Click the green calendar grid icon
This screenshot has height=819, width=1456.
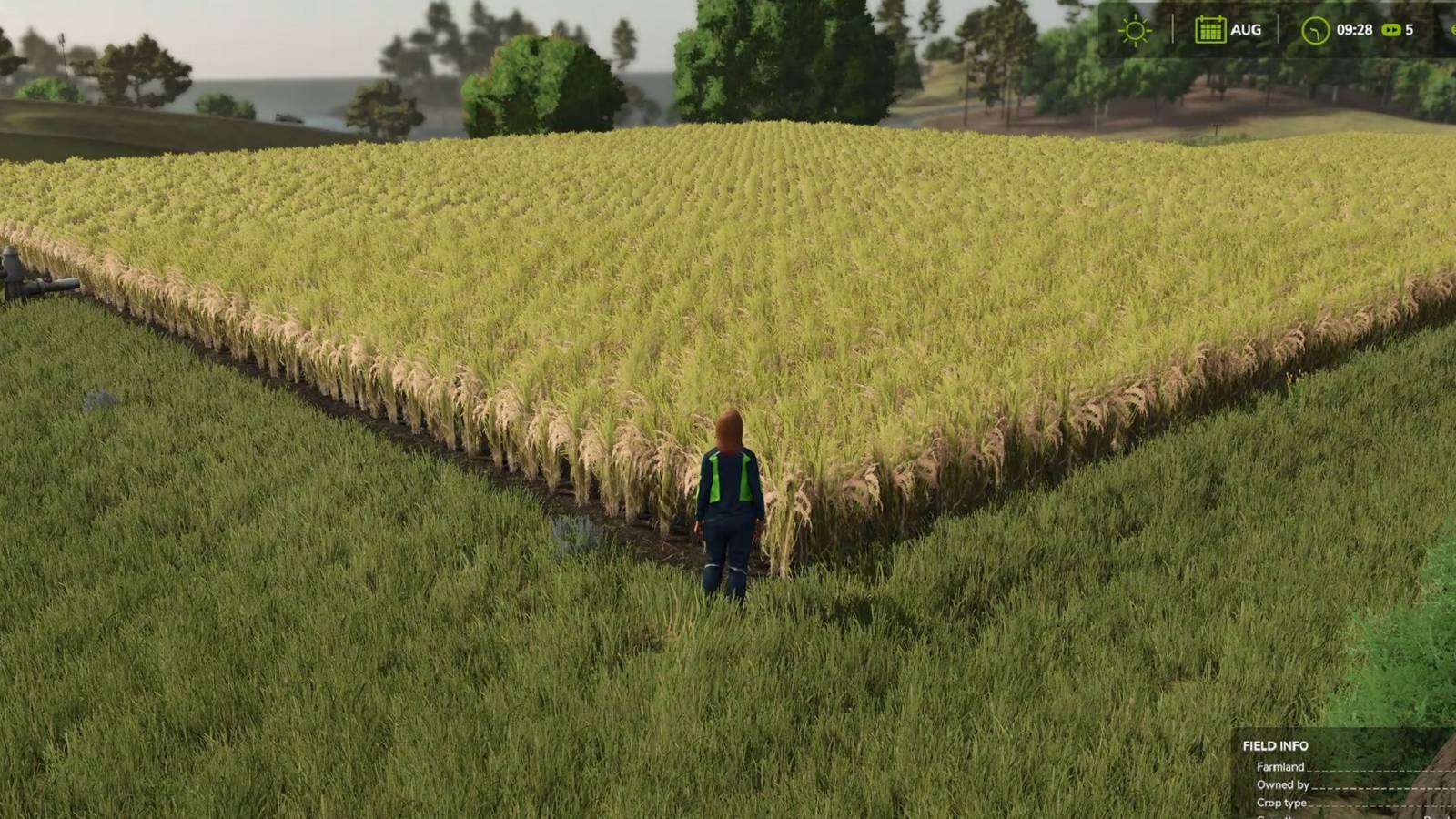[x=1210, y=30]
